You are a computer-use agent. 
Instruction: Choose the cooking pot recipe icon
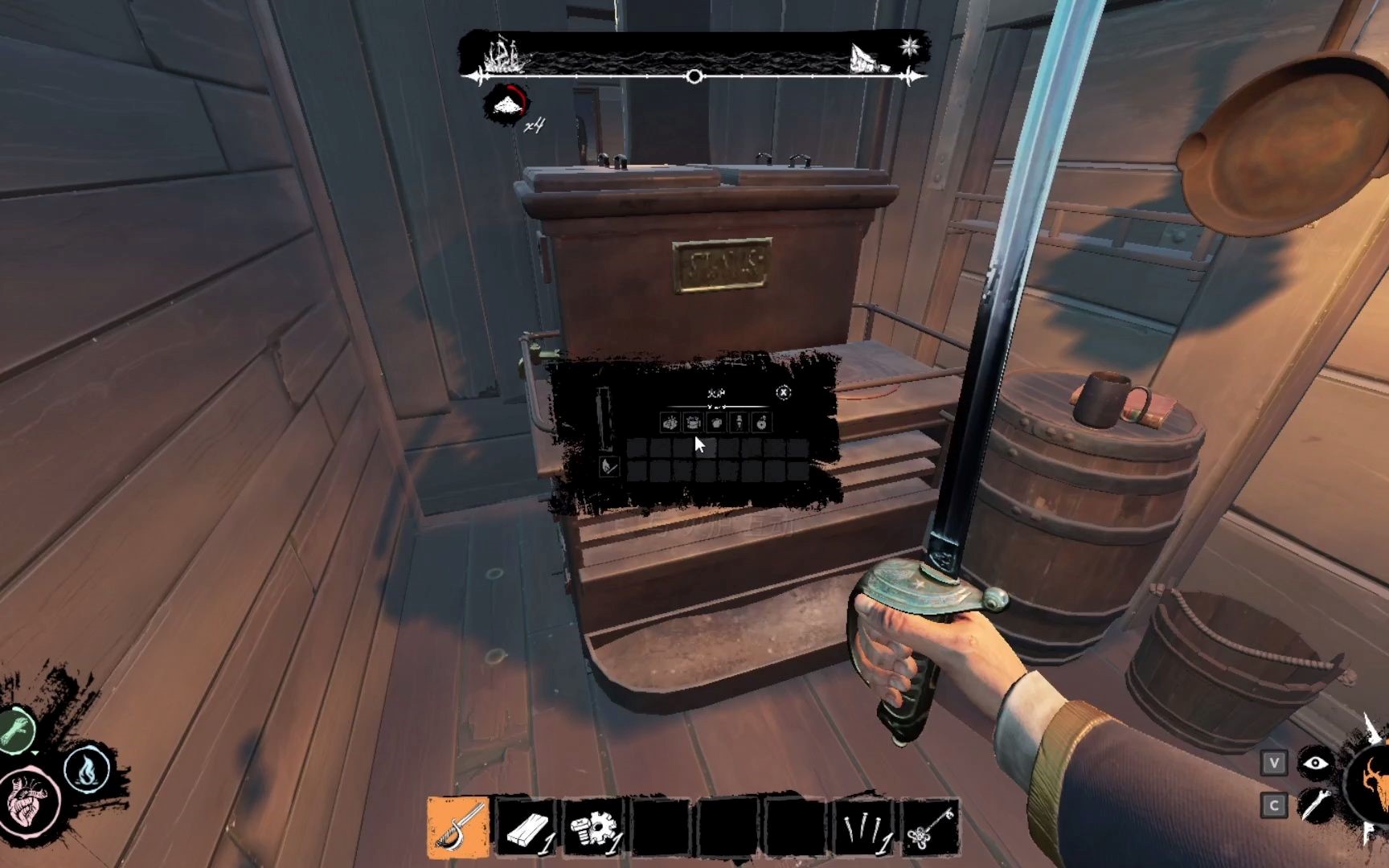693,423
